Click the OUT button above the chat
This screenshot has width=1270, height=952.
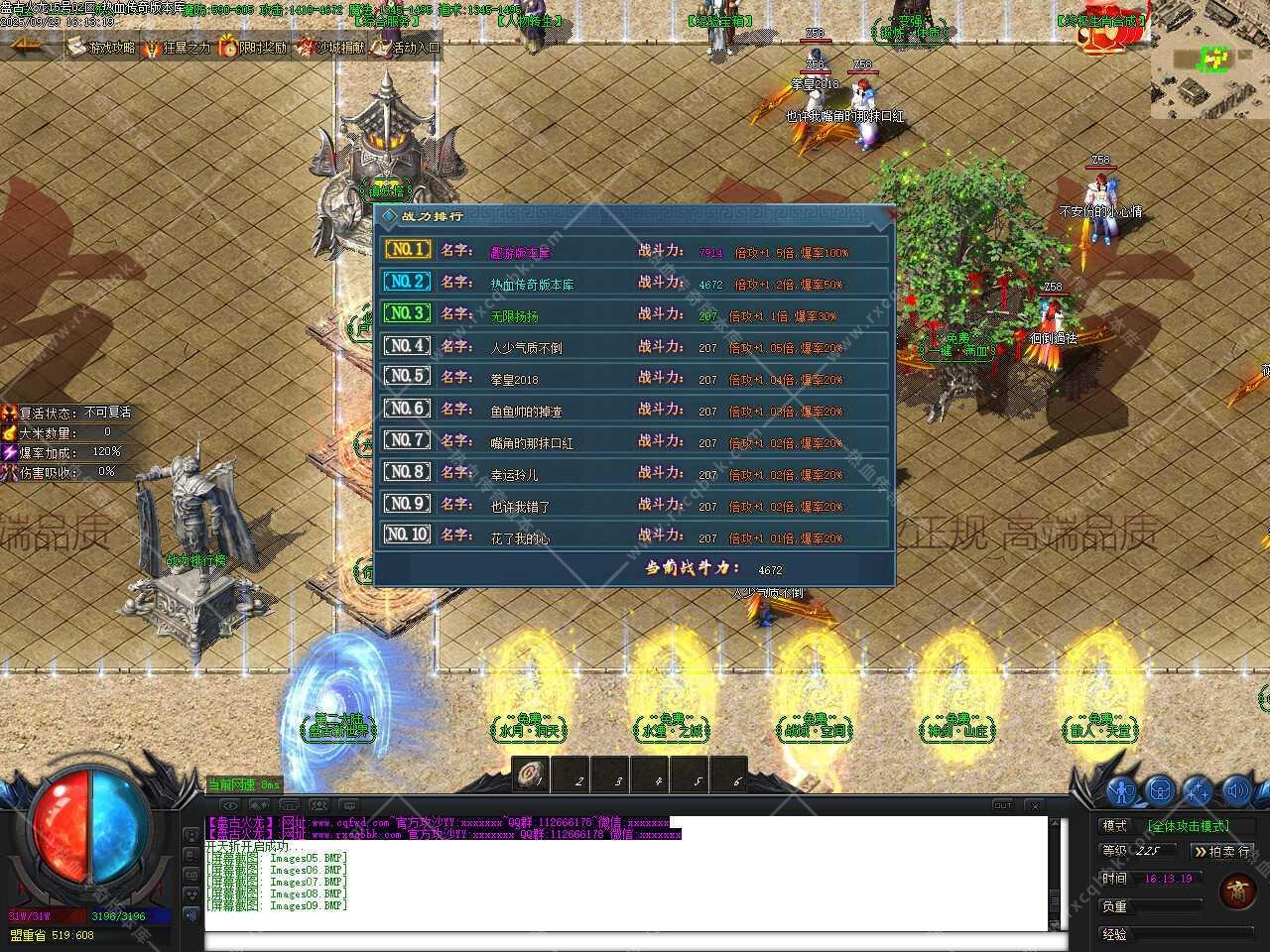pos(1003,805)
